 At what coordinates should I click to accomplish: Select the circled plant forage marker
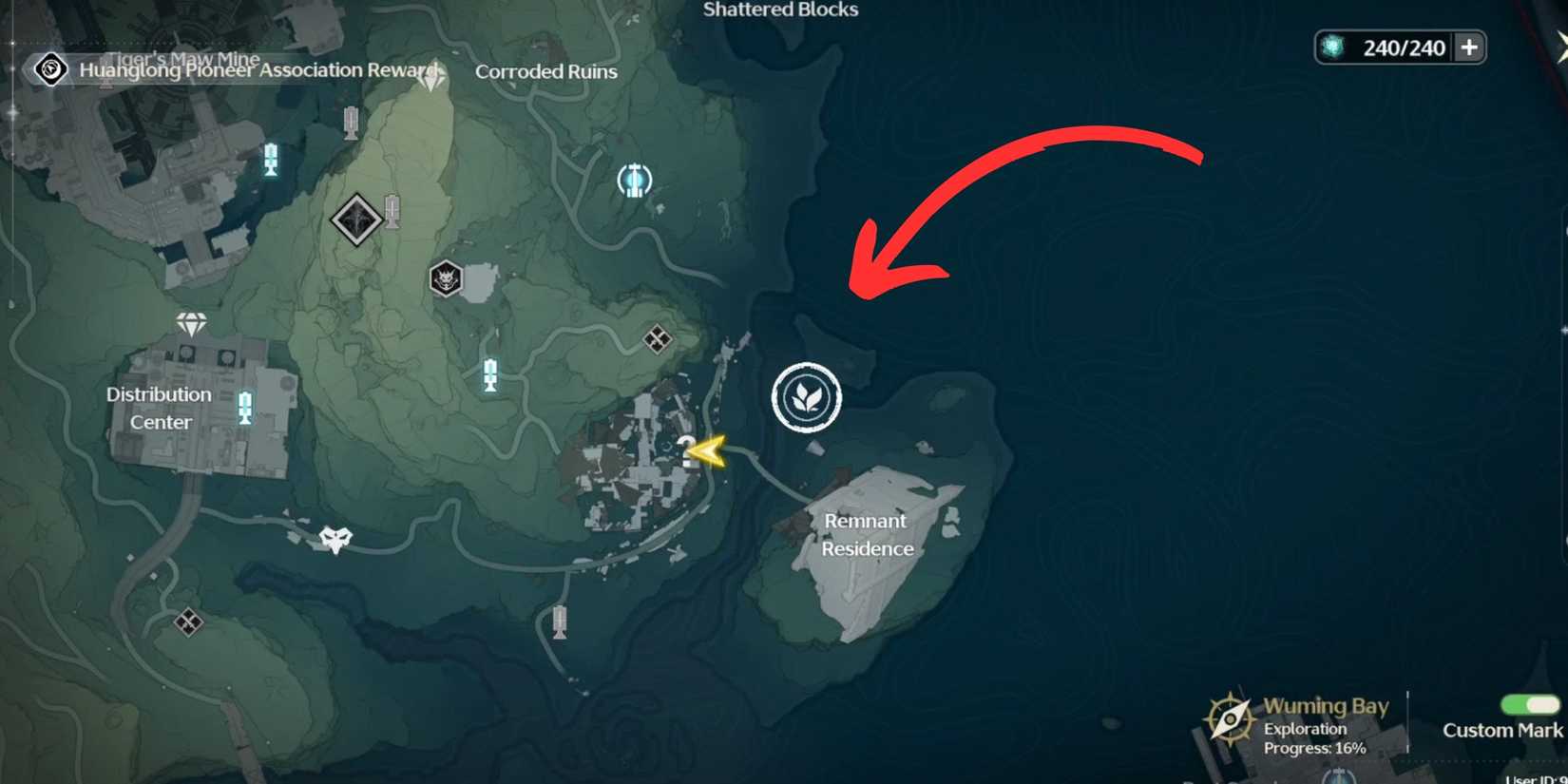[806, 397]
